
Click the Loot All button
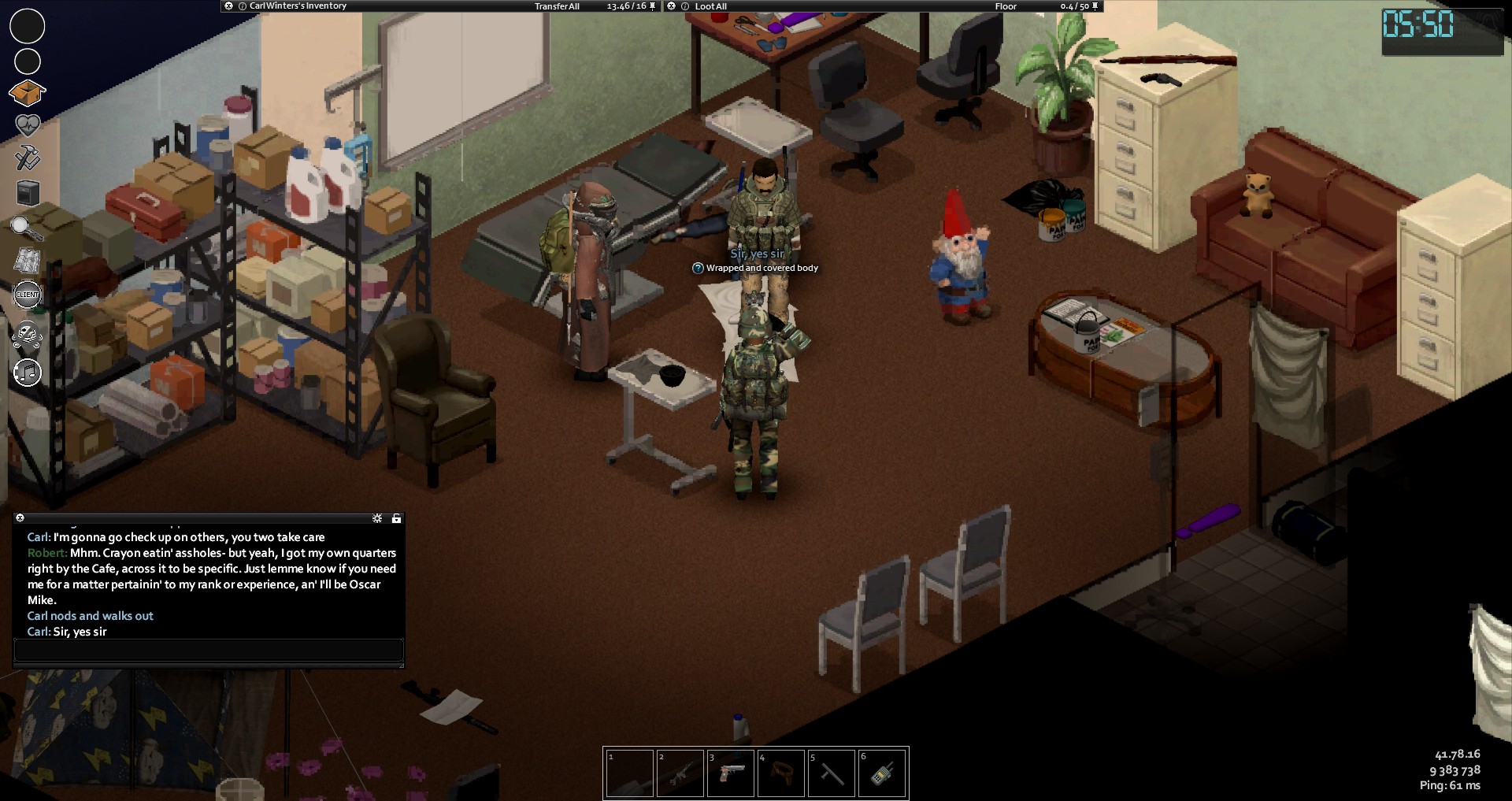pos(710,6)
